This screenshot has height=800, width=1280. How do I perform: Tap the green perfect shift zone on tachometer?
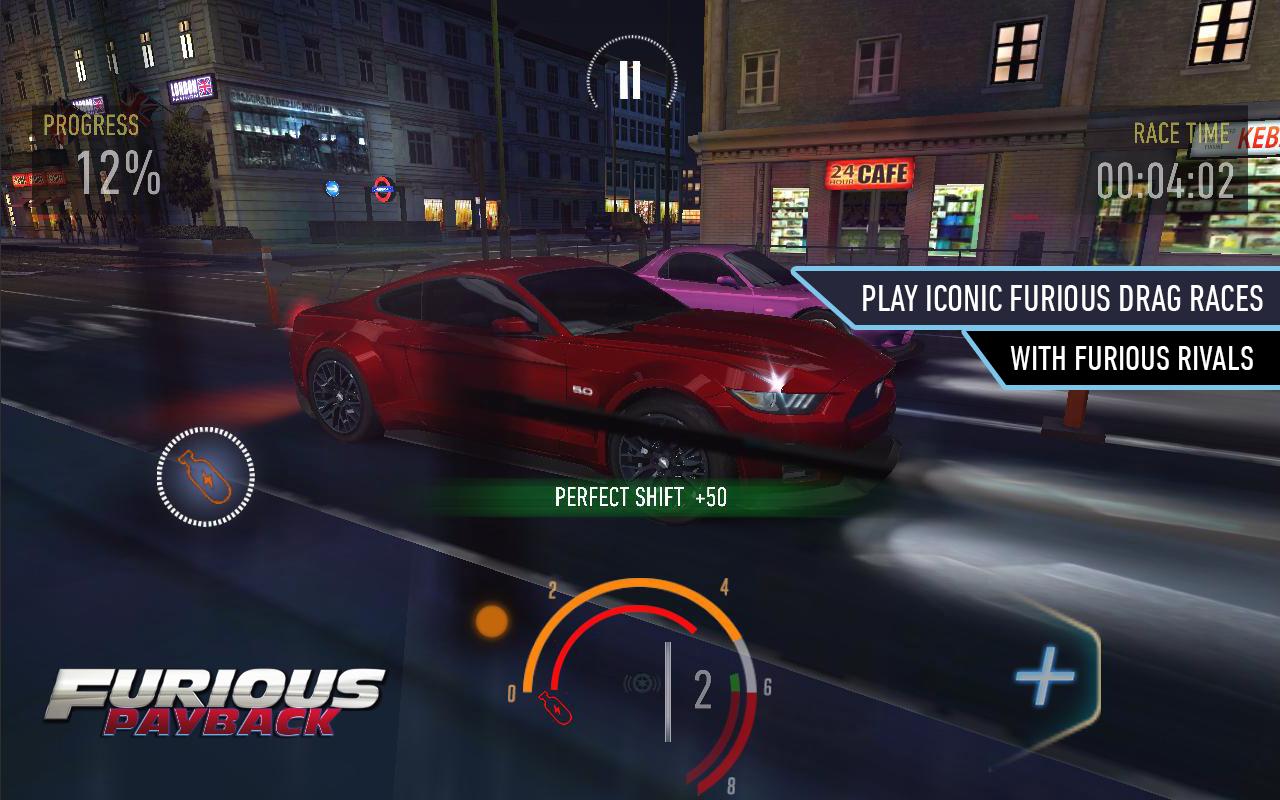point(734,680)
